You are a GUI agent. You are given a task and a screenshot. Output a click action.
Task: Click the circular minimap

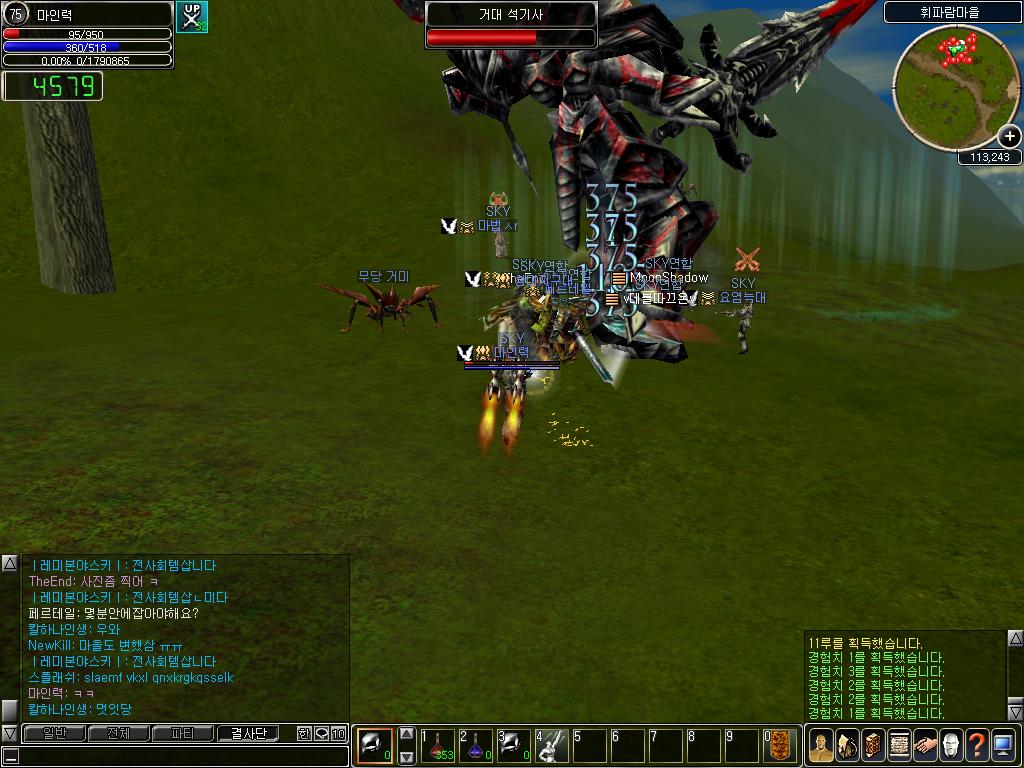[x=955, y=88]
